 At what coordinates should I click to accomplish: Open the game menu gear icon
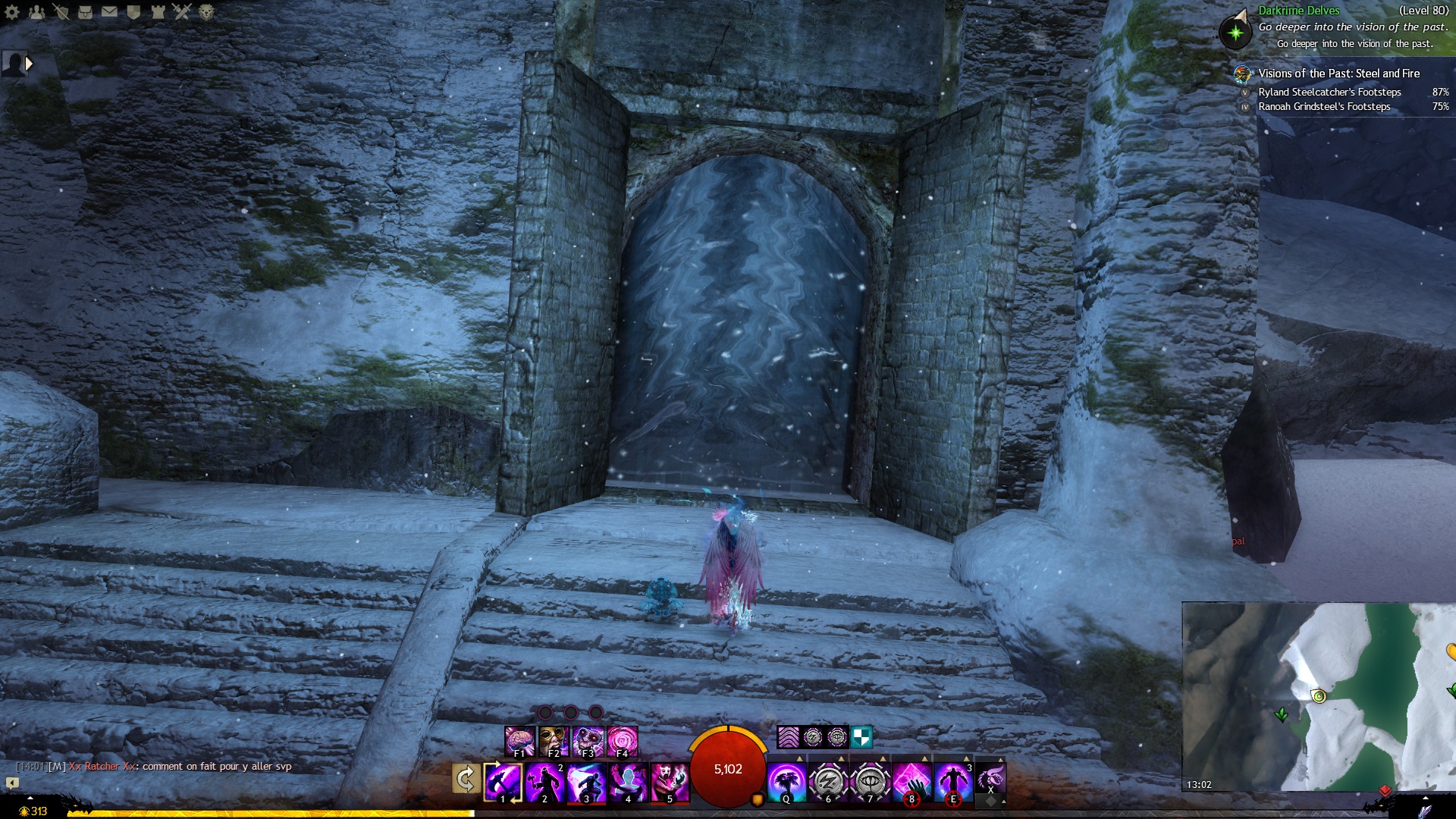[x=12, y=11]
